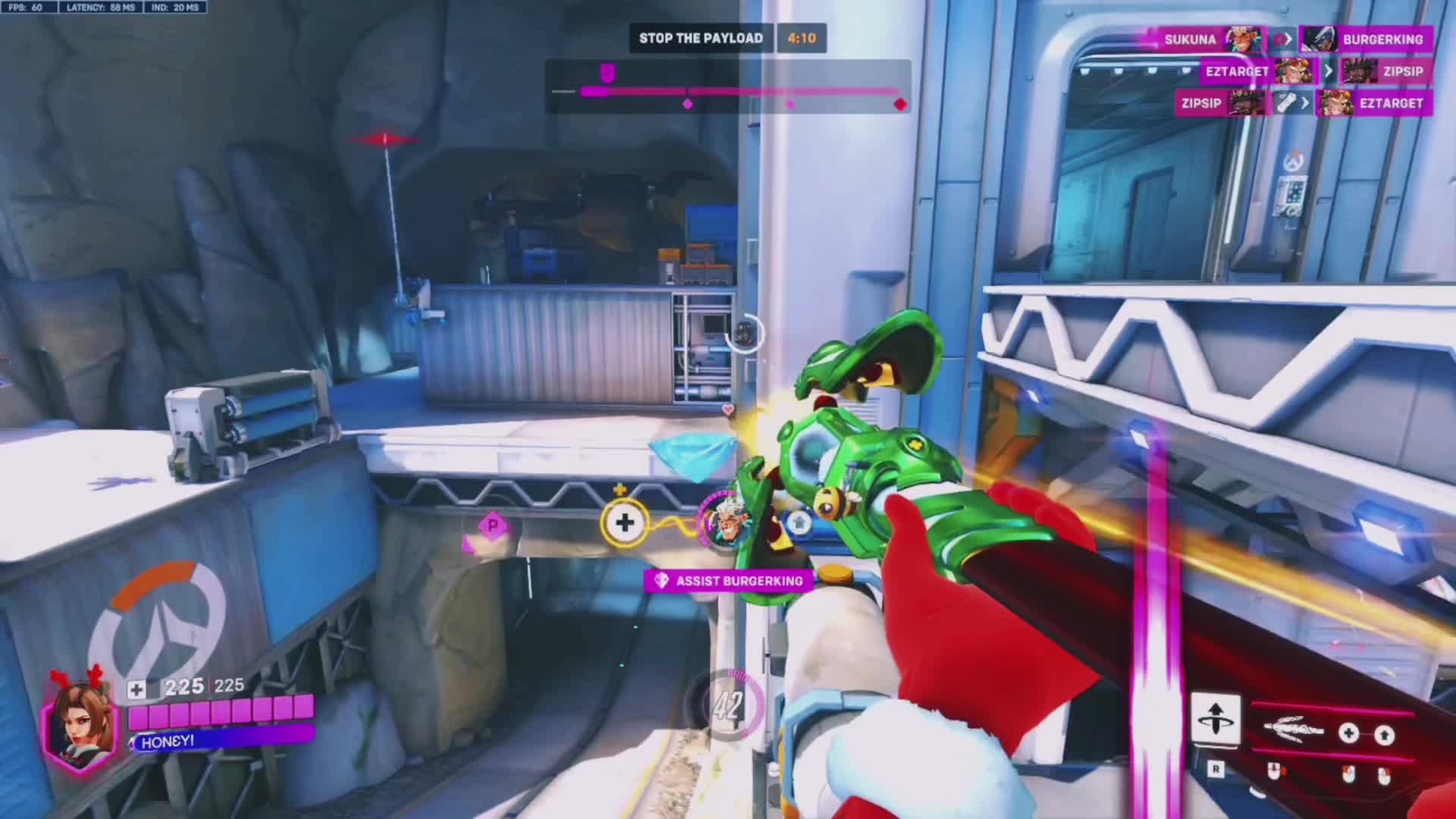Select the Caduceus Staff weapon icon
1456x819 pixels.
point(1294,731)
